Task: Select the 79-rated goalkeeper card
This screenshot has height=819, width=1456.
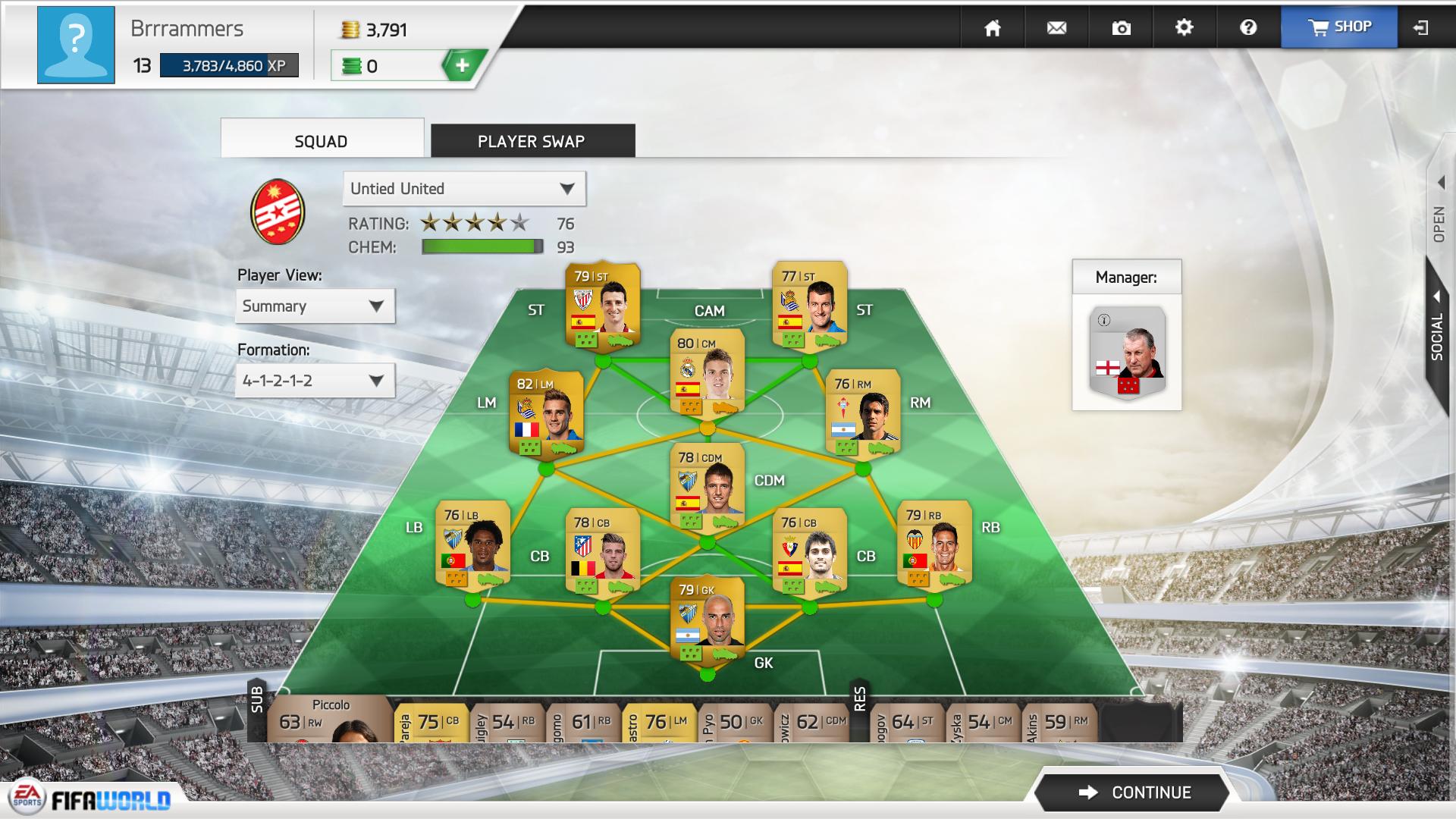Action: (707, 622)
